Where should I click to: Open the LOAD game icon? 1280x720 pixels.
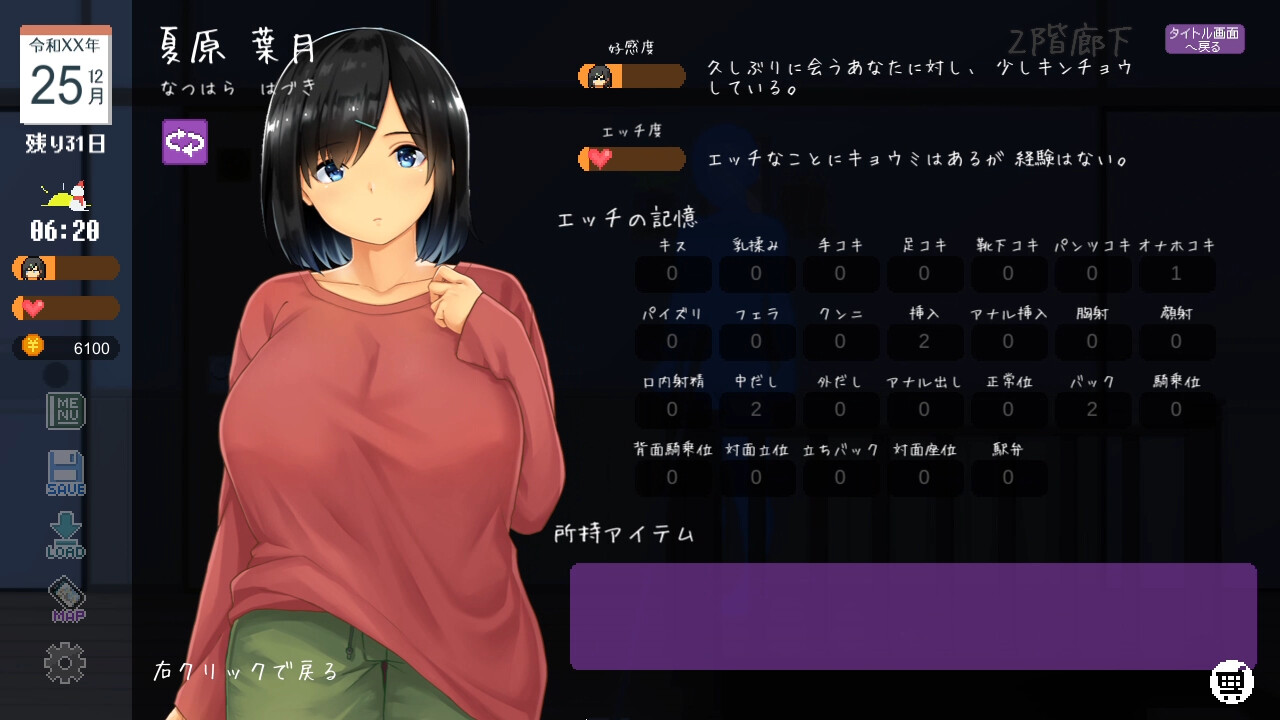pyautogui.click(x=66, y=535)
